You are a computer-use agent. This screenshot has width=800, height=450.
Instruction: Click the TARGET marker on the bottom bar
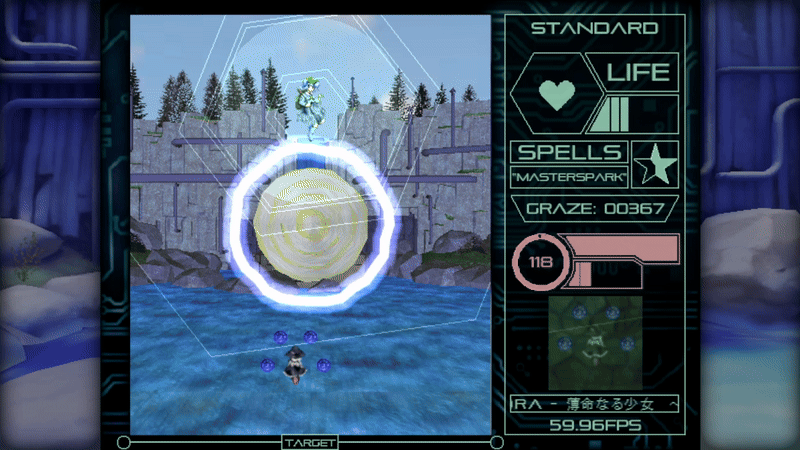point(310,442)
